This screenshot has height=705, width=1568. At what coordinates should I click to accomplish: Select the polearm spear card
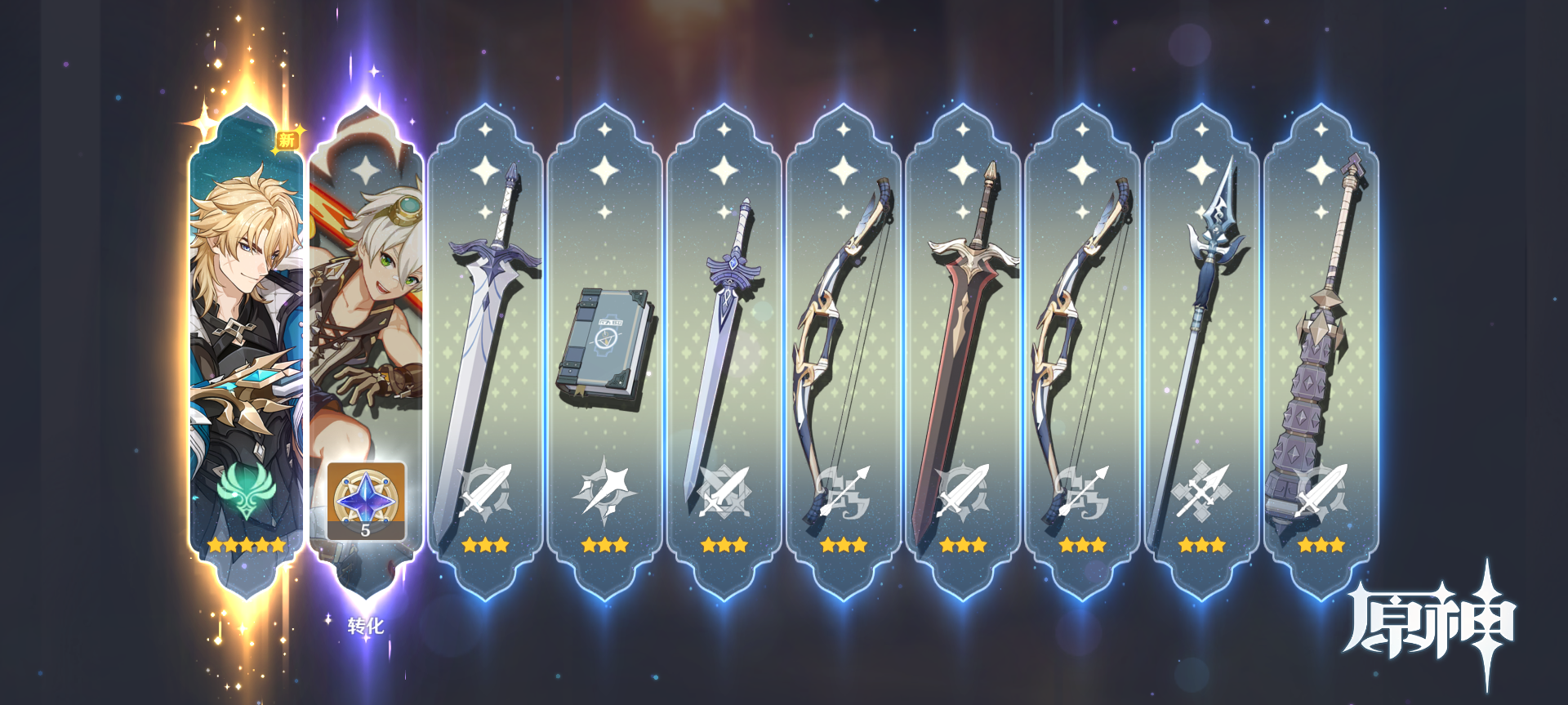coord(1201,351)
